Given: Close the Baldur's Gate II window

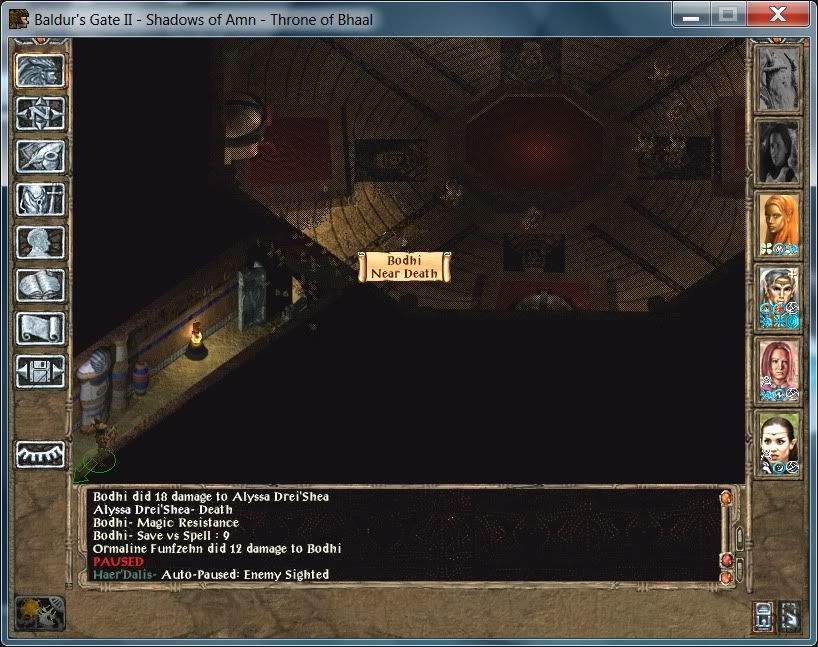Looking at the screenshot, I should tap(778, 15).
